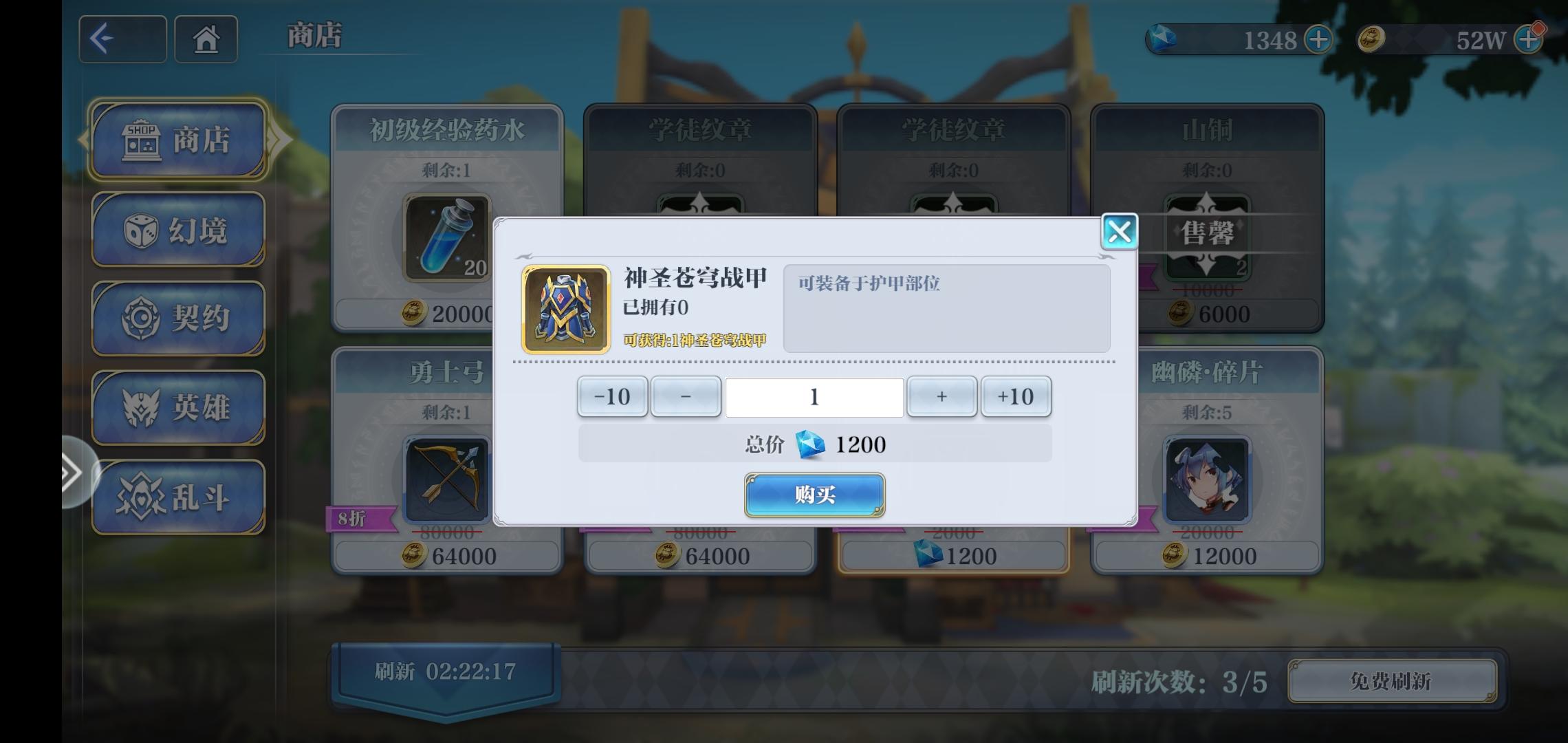Increase quantity by 10 with +10 stepper
The image size is (1568, 743).
tap(1016, 396)
